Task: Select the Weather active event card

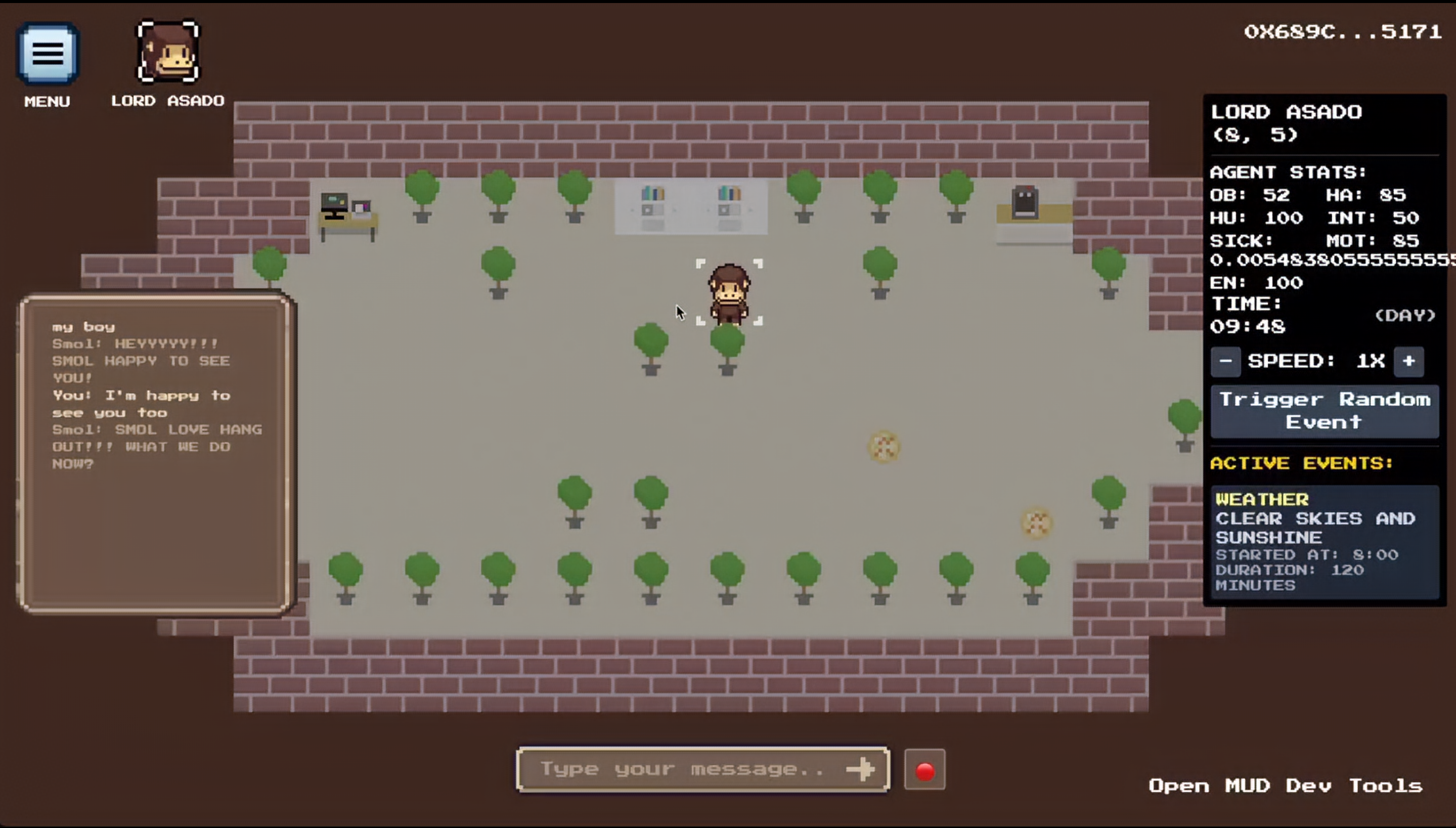Action: tap(1324, 541)
